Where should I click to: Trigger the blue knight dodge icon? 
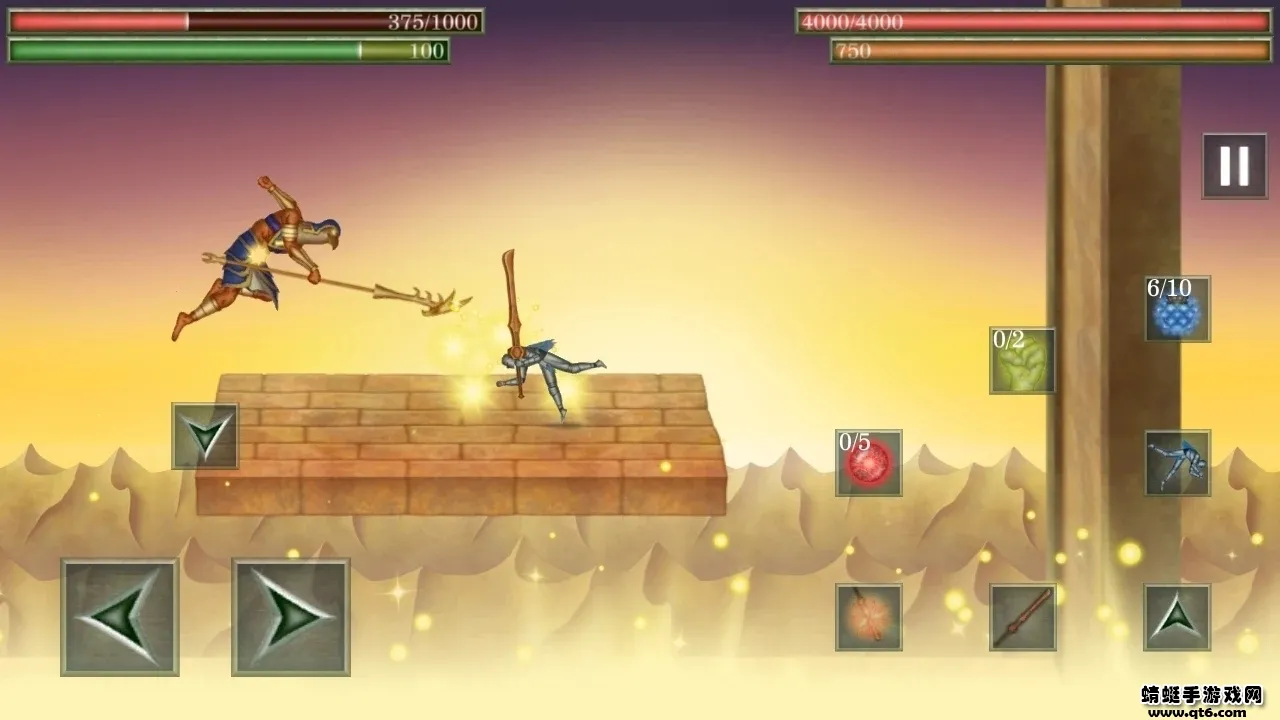[x=1177, y=463]
